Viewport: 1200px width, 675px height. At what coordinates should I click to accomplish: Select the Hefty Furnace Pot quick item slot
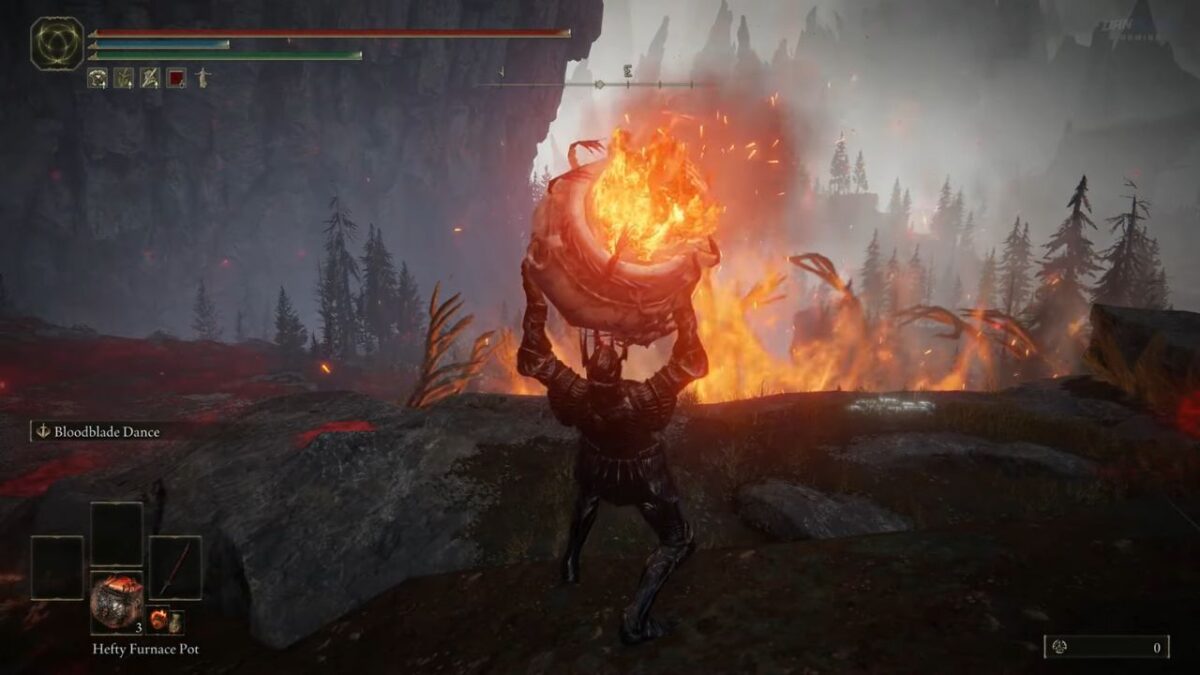coord(116,602)
